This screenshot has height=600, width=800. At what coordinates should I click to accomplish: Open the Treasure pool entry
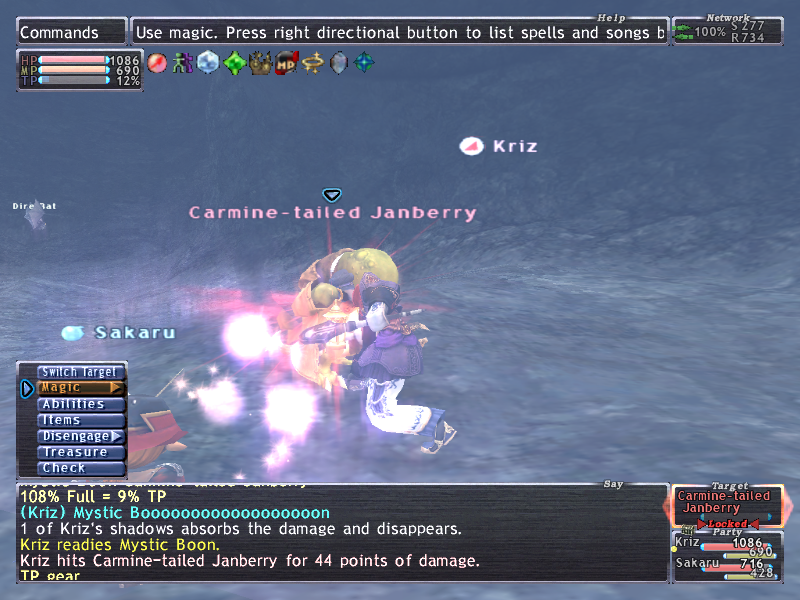pyautogui.click(x=80, y=452)
